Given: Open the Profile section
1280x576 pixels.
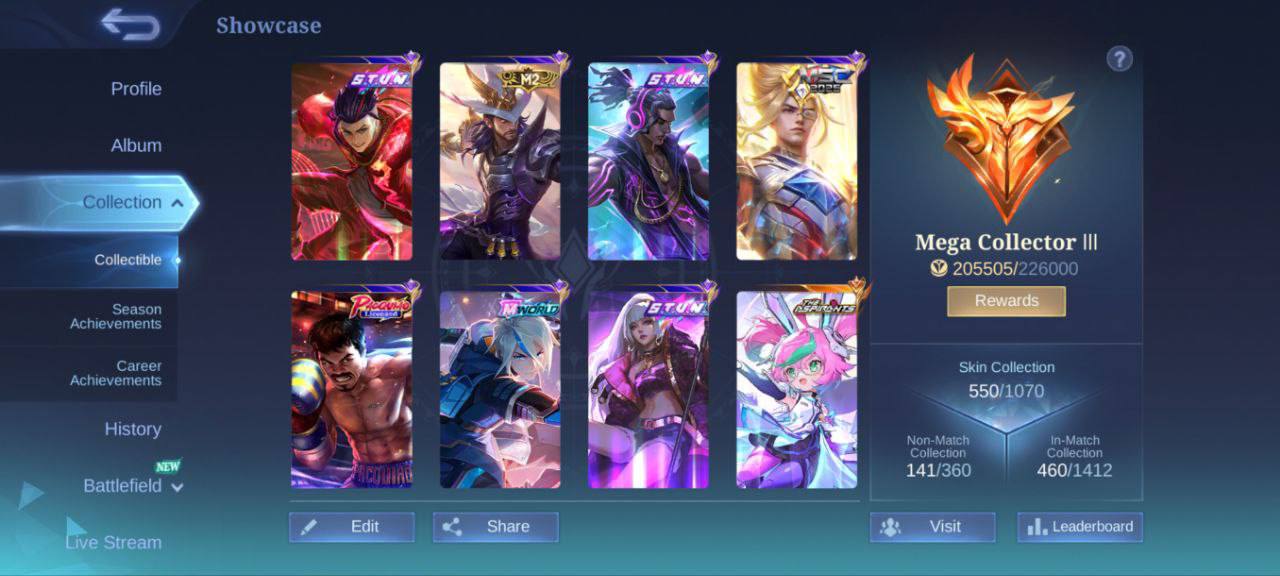Looking at the screenshot, I should [136, 89].
